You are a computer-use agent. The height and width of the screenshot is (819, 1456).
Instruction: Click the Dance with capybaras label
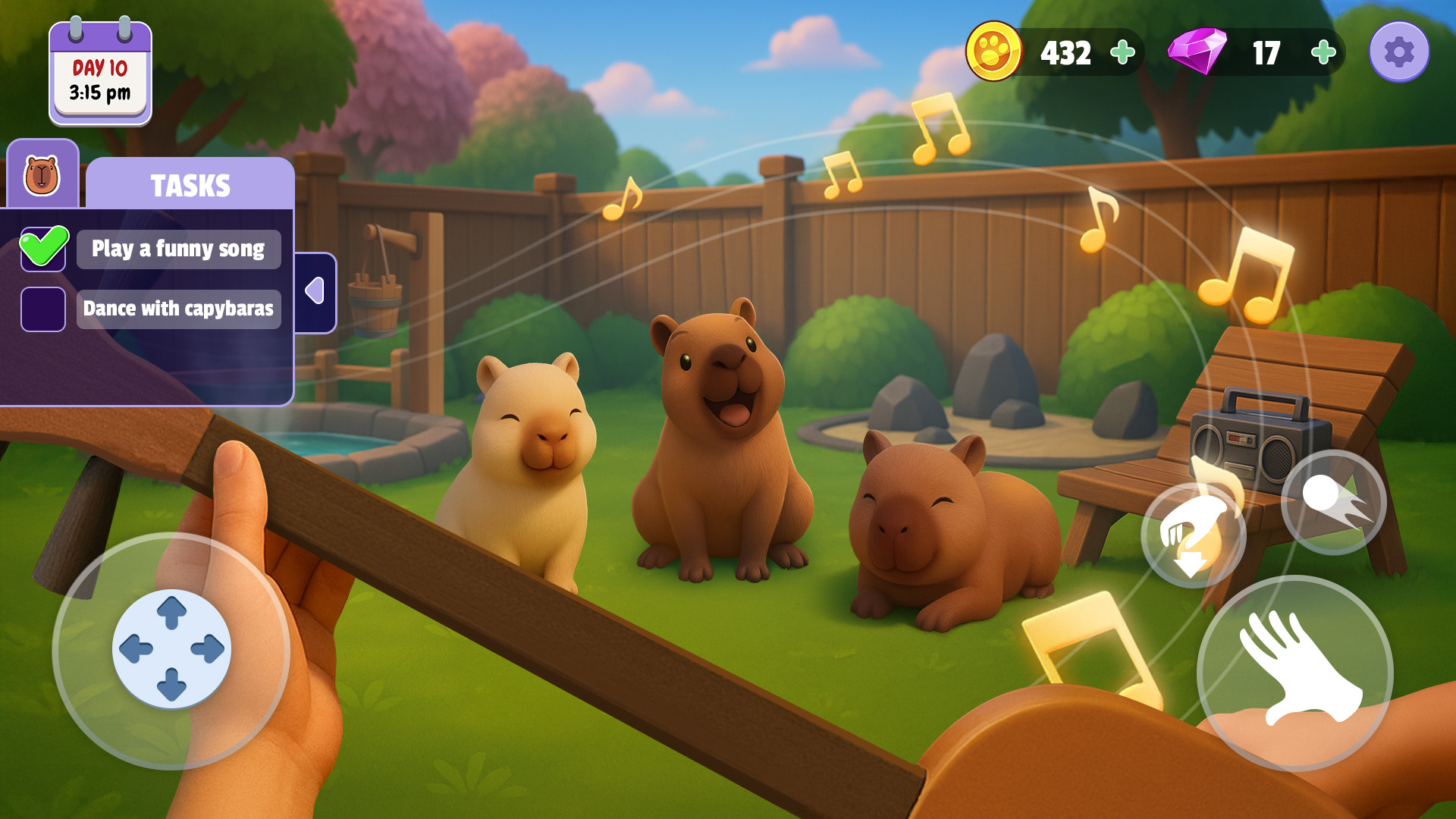(178, 309)
